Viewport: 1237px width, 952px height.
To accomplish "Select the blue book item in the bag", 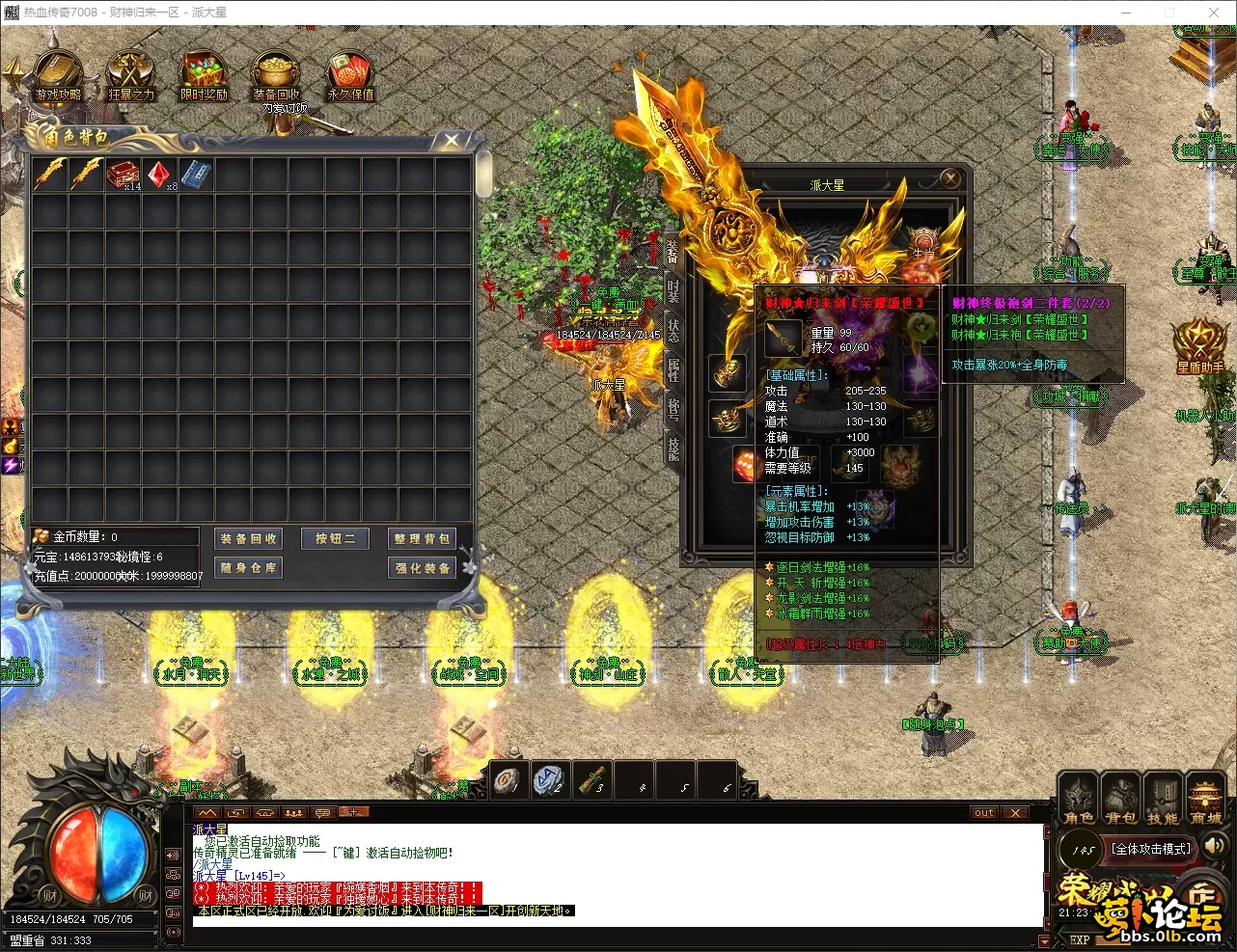I will 196,175.
